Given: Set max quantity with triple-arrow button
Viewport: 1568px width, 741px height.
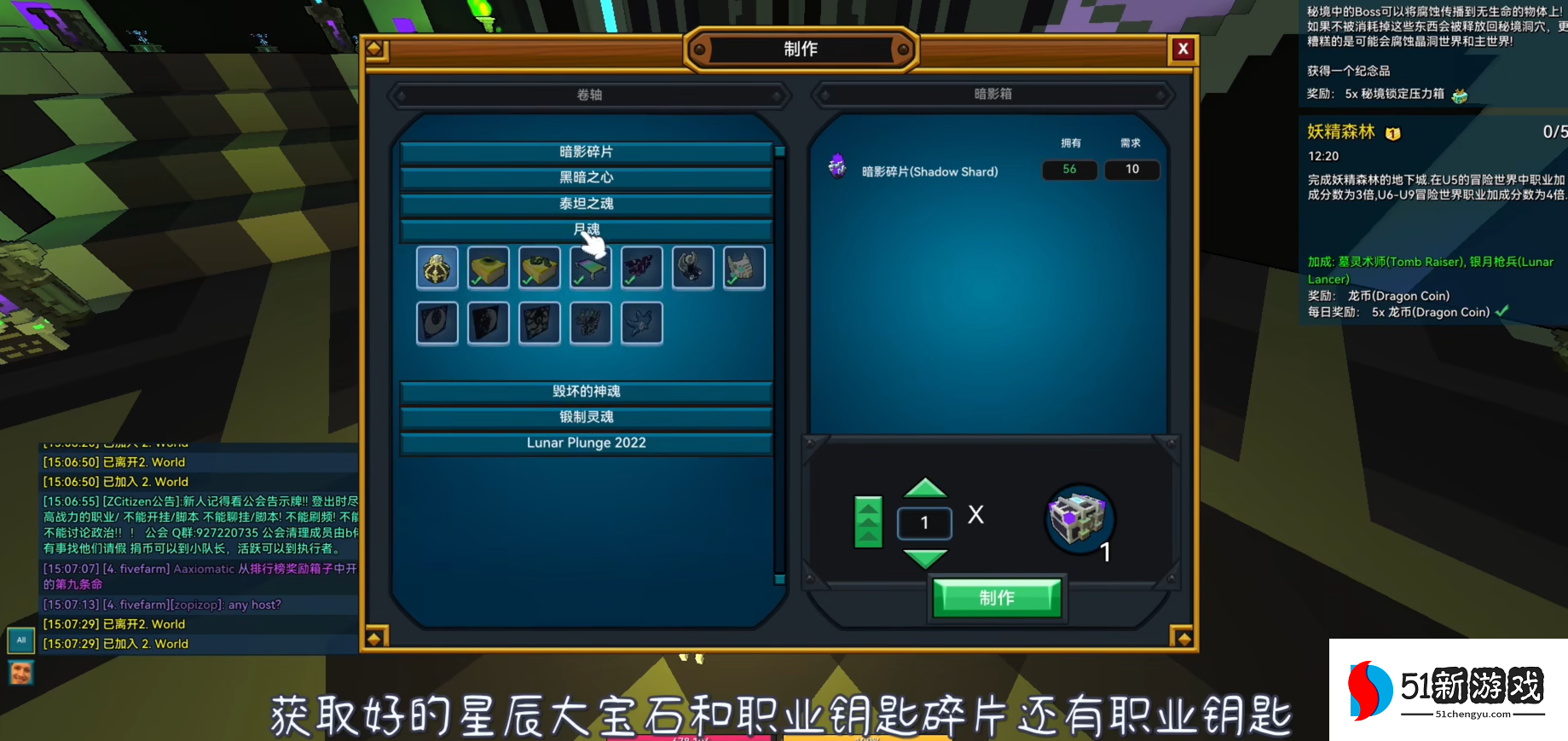Looking at the screenshot, I should tap(868, 523).
